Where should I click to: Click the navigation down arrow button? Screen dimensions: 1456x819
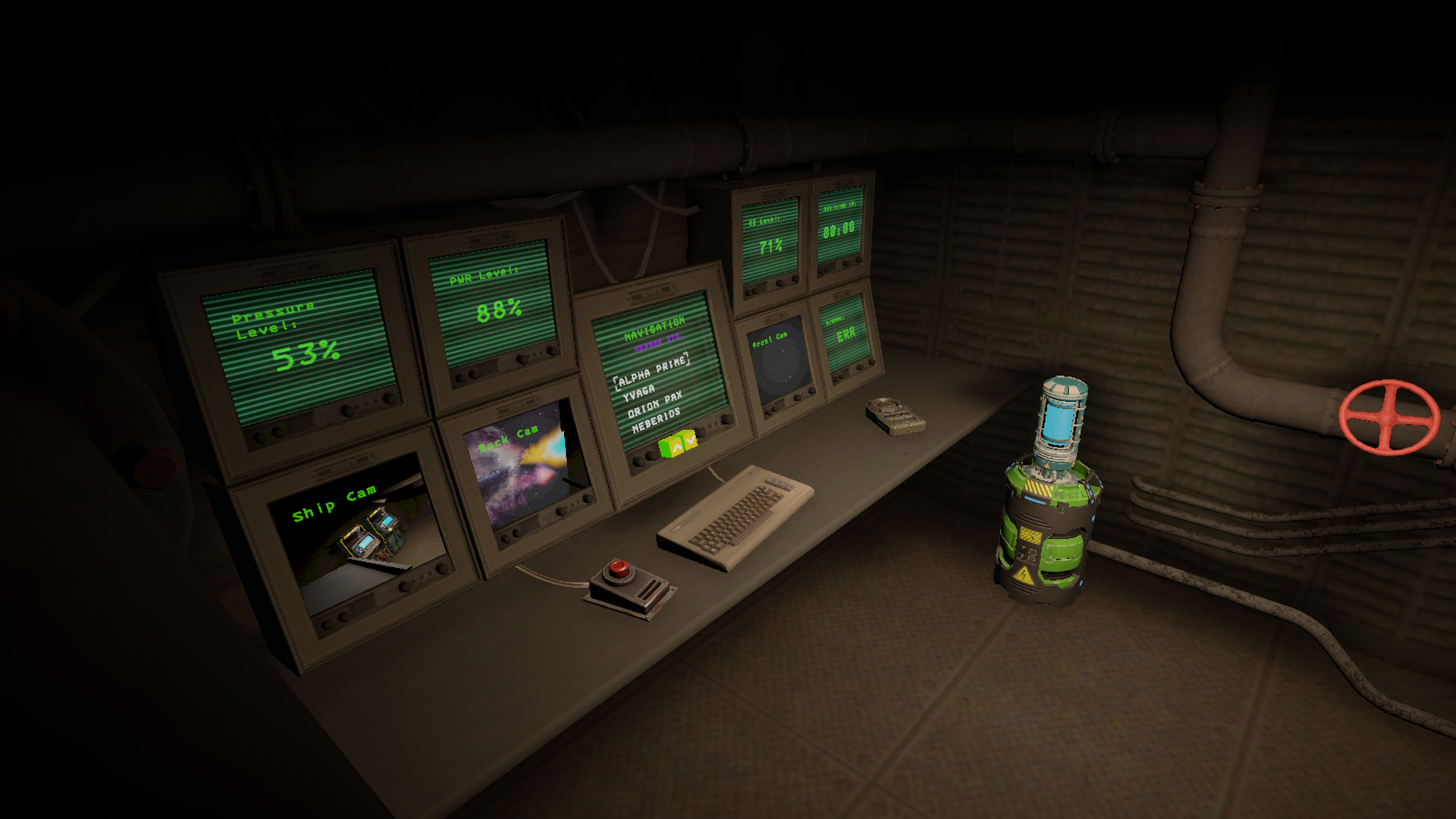(690, 440)
